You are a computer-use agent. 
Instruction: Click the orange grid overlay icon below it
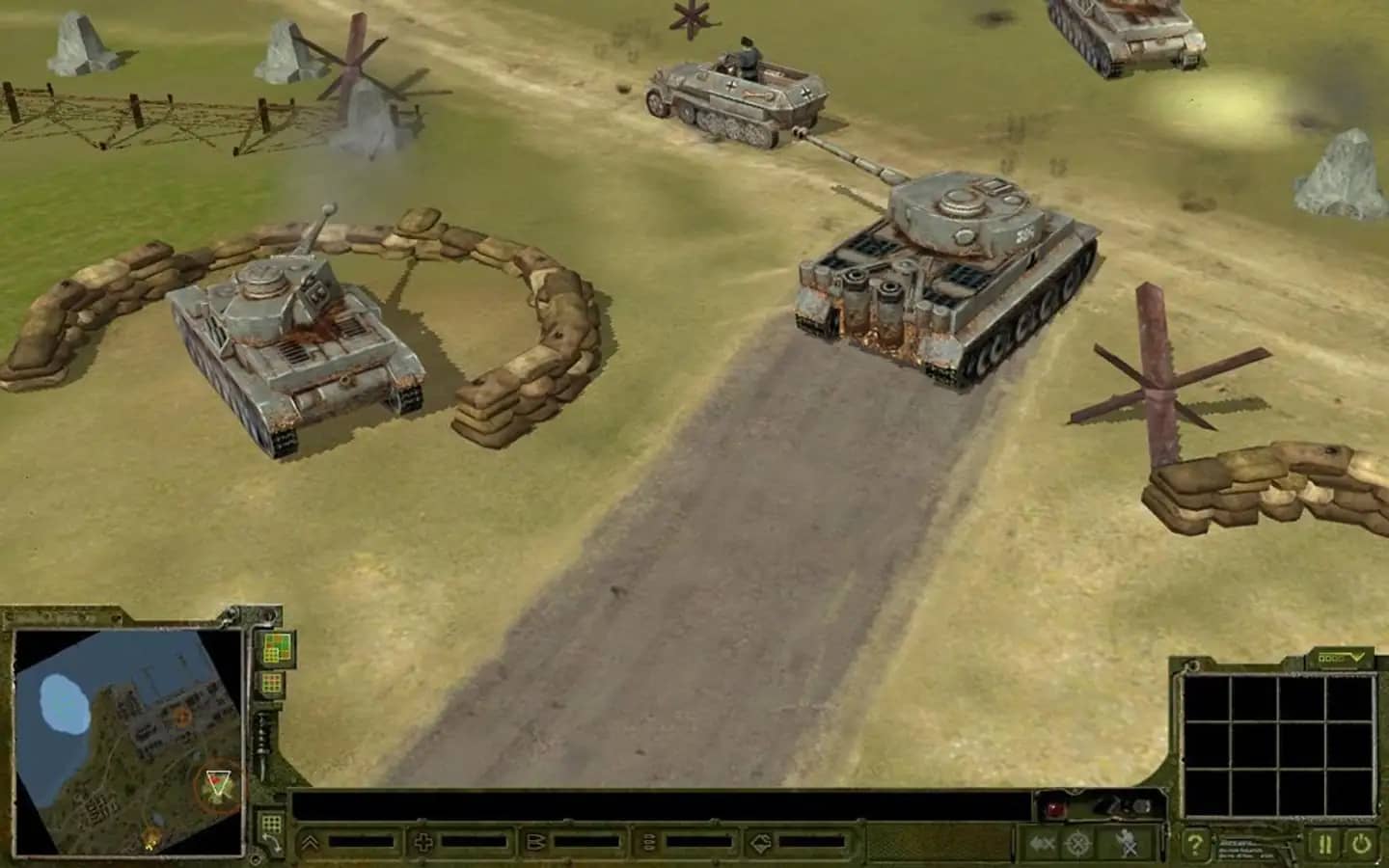coord(271,683)
